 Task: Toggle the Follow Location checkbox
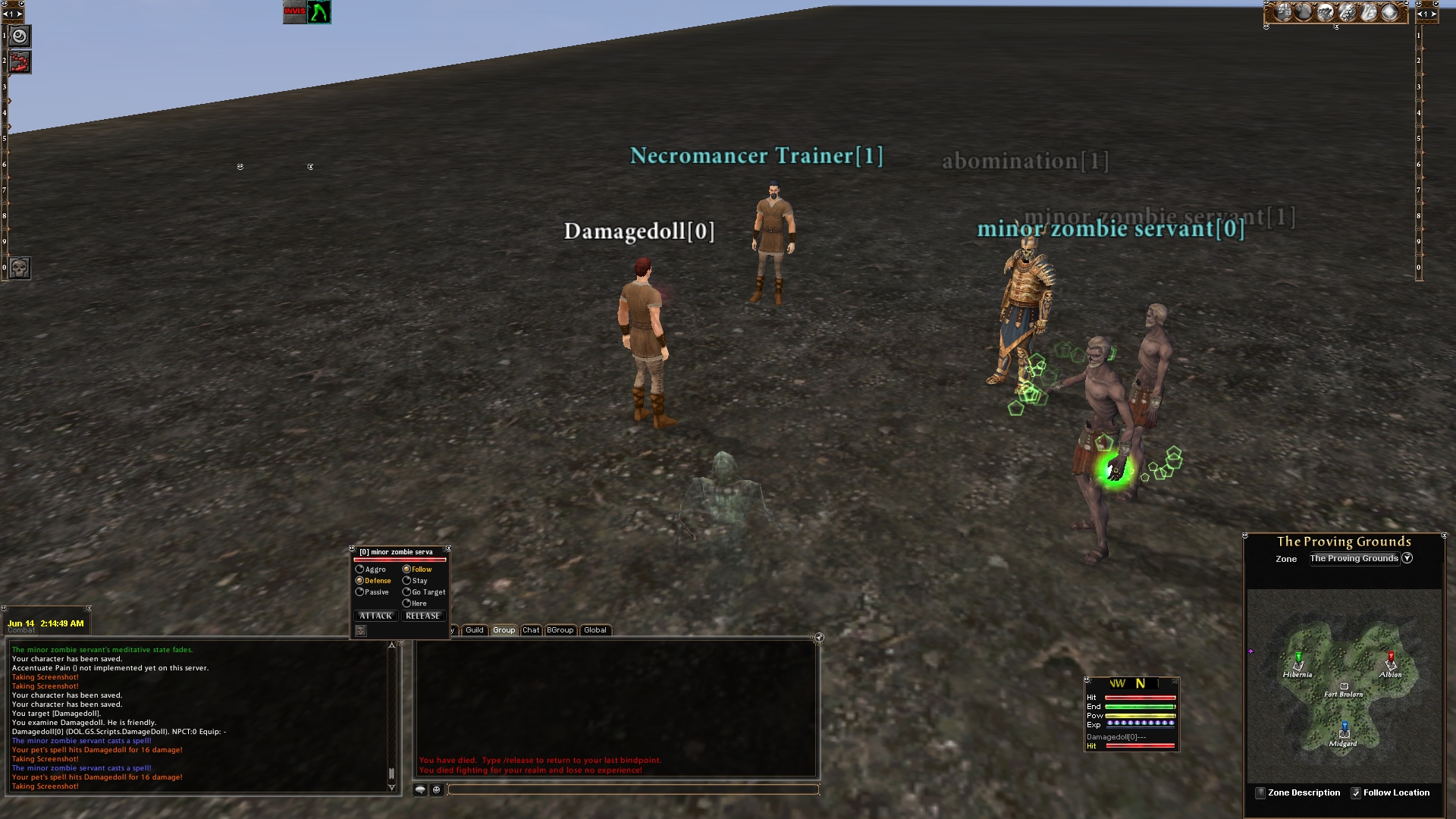pos(1356,793)
